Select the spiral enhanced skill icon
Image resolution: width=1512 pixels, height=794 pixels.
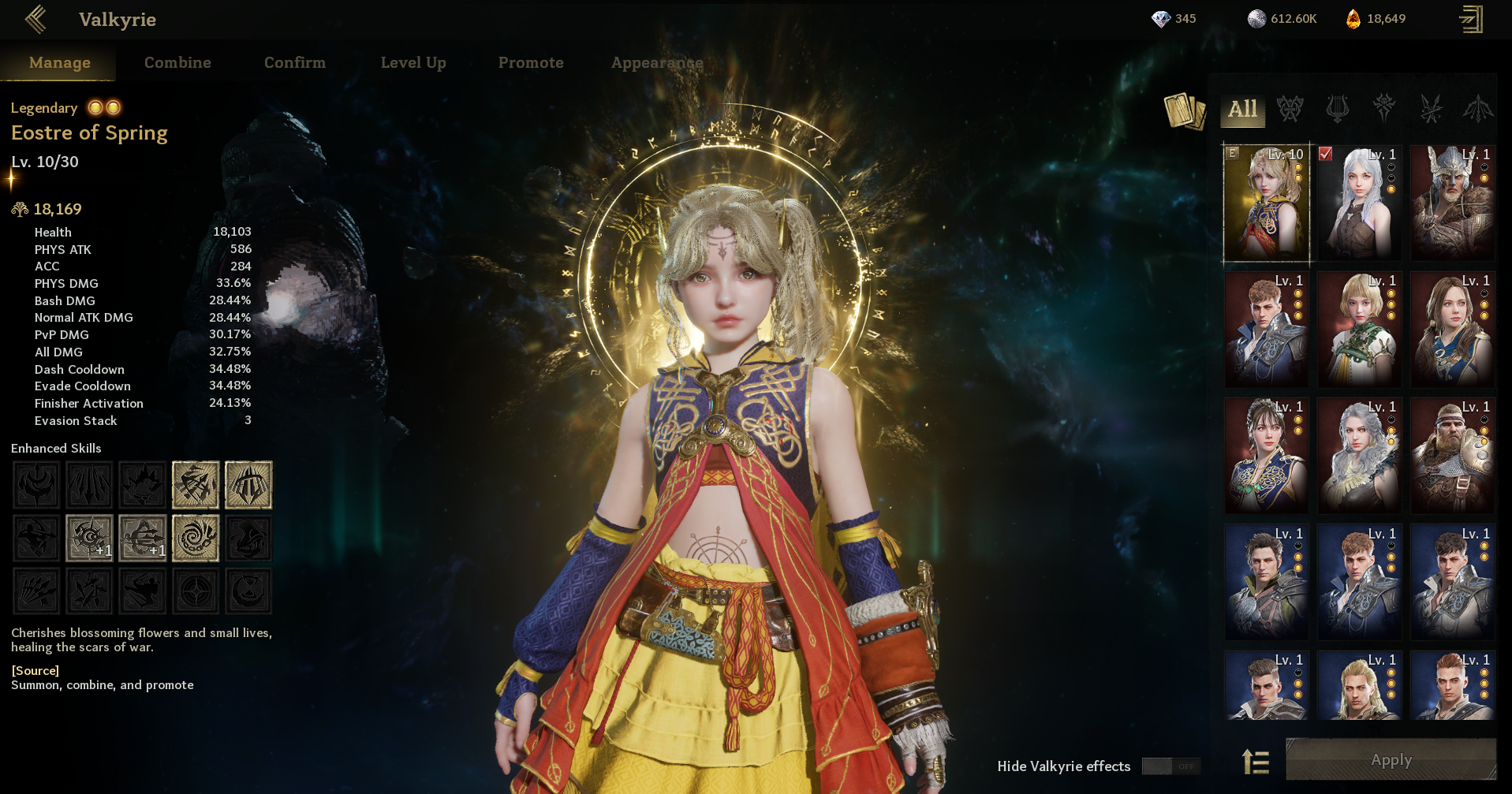coord(195,539)
